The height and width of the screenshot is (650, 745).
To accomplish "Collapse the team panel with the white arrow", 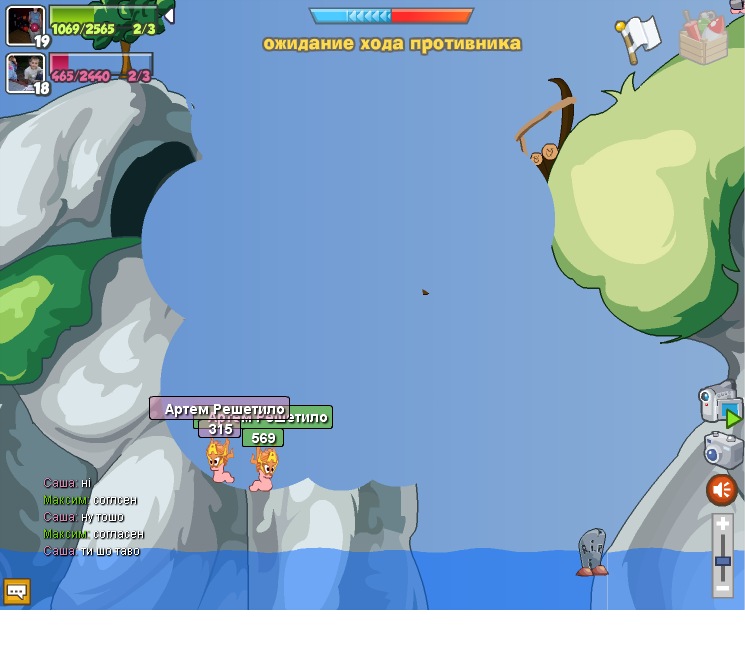I will (169, 15).
